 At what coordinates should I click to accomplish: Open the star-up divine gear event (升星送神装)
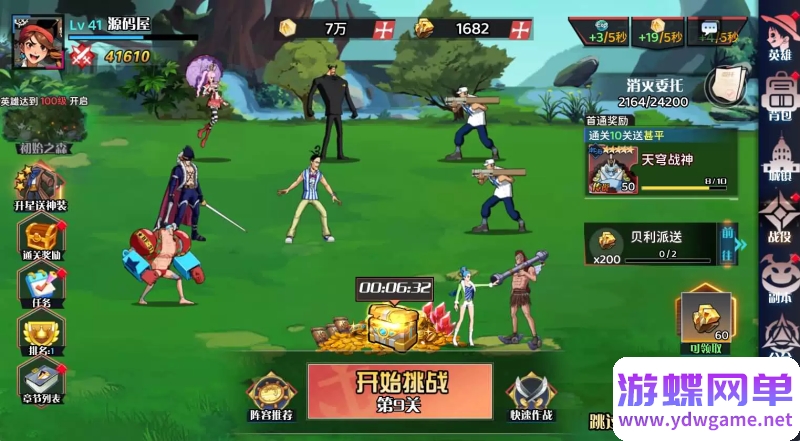coord(40,188)
